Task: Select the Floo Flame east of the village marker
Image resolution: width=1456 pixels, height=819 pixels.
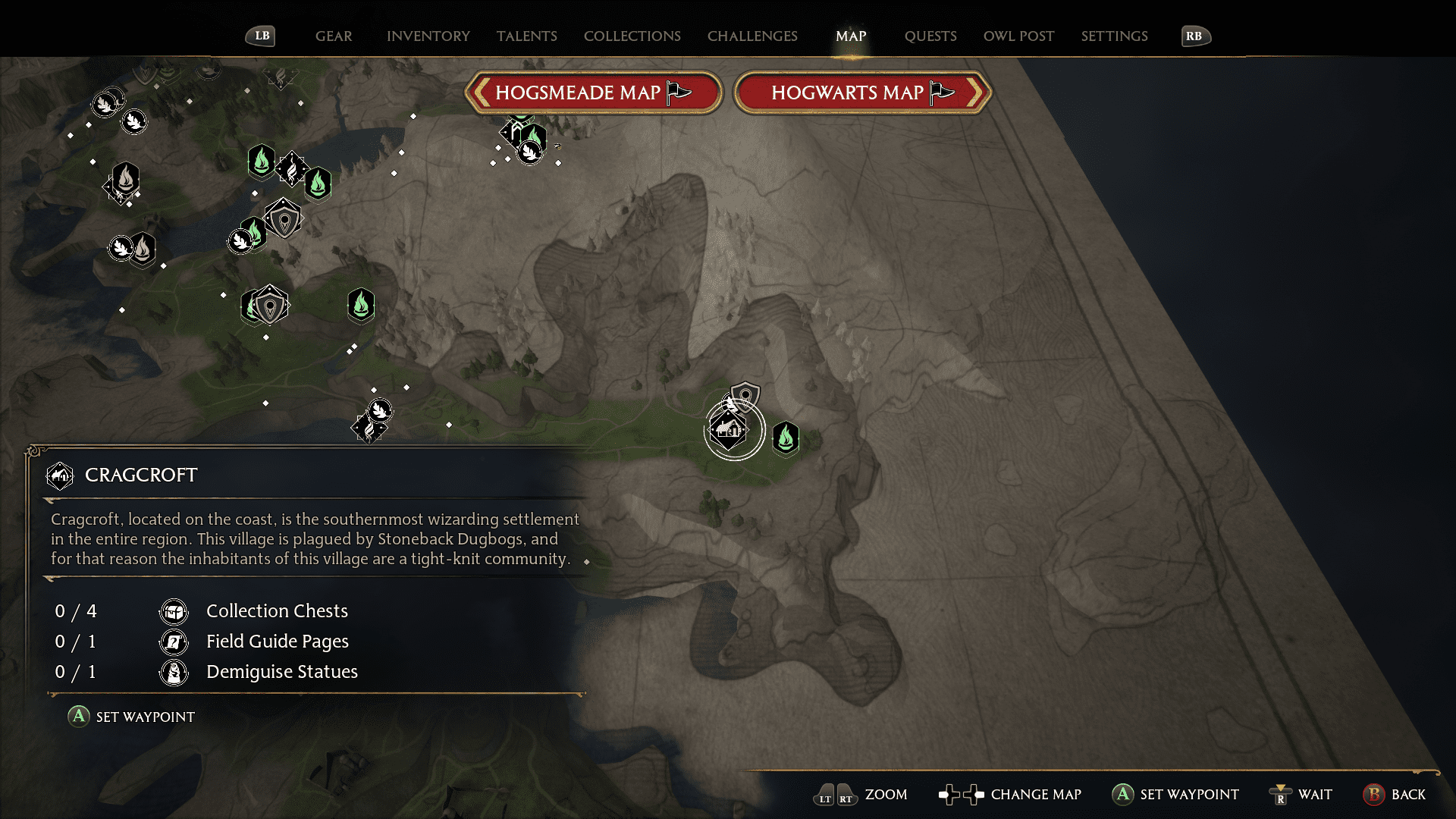Action: 786,438
